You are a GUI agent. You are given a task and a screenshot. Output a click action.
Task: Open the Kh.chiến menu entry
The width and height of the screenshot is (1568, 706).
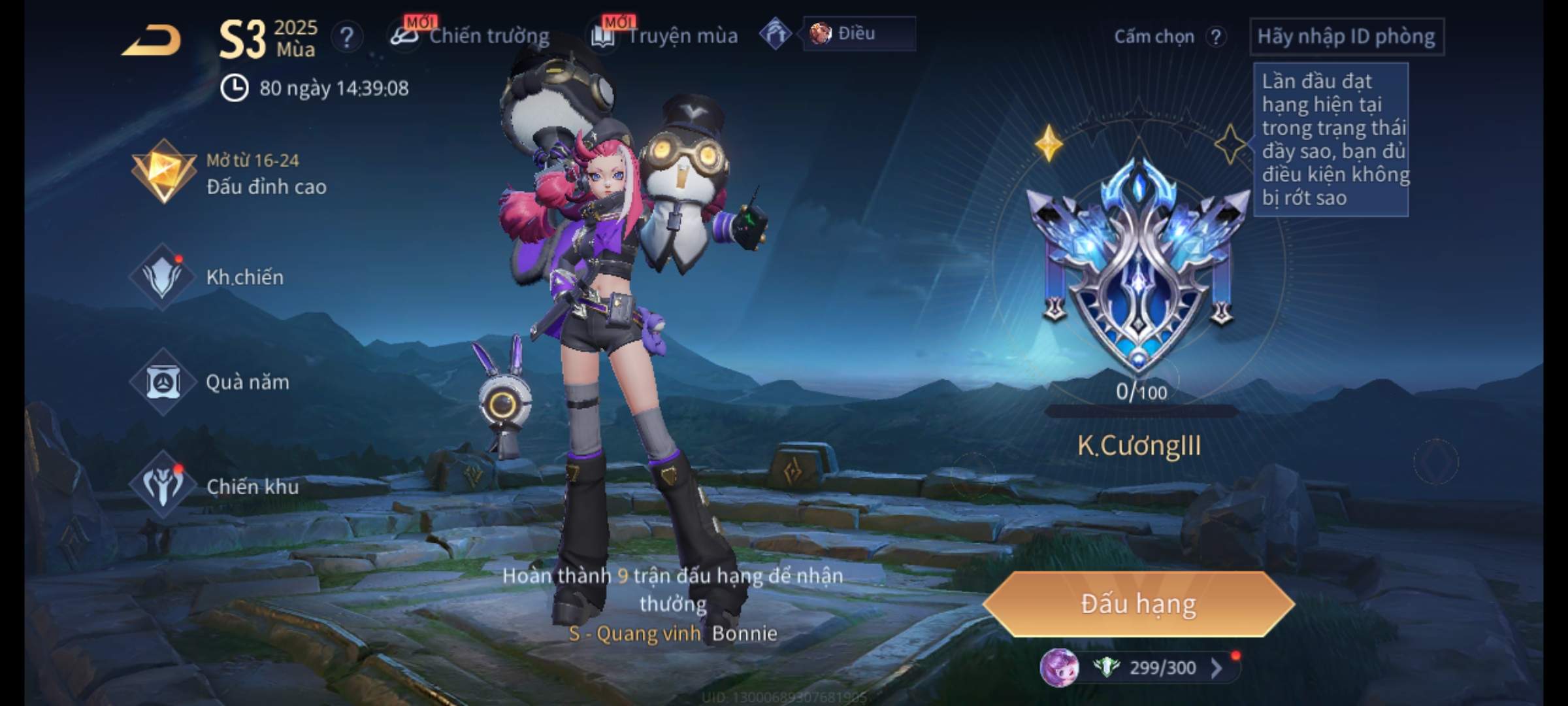(x=209, y=277)
